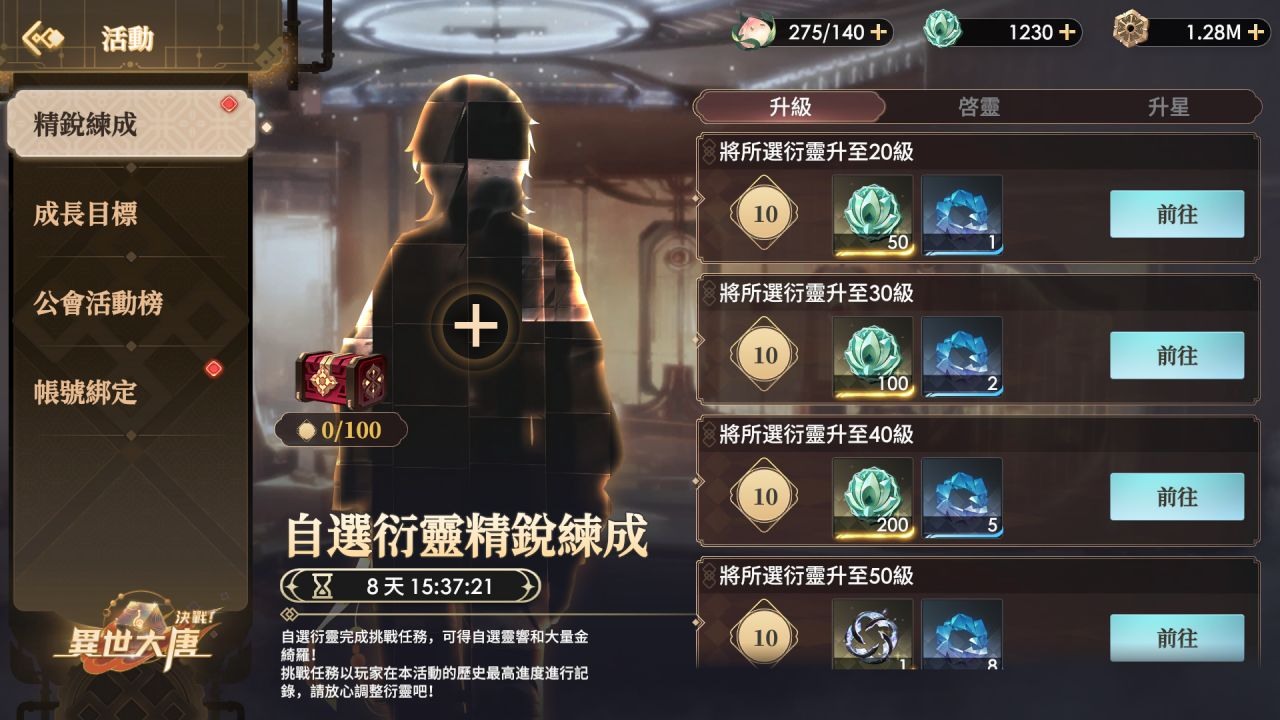Tap the plus silhouette to select a 衍靈

click(x=478, y=326)
